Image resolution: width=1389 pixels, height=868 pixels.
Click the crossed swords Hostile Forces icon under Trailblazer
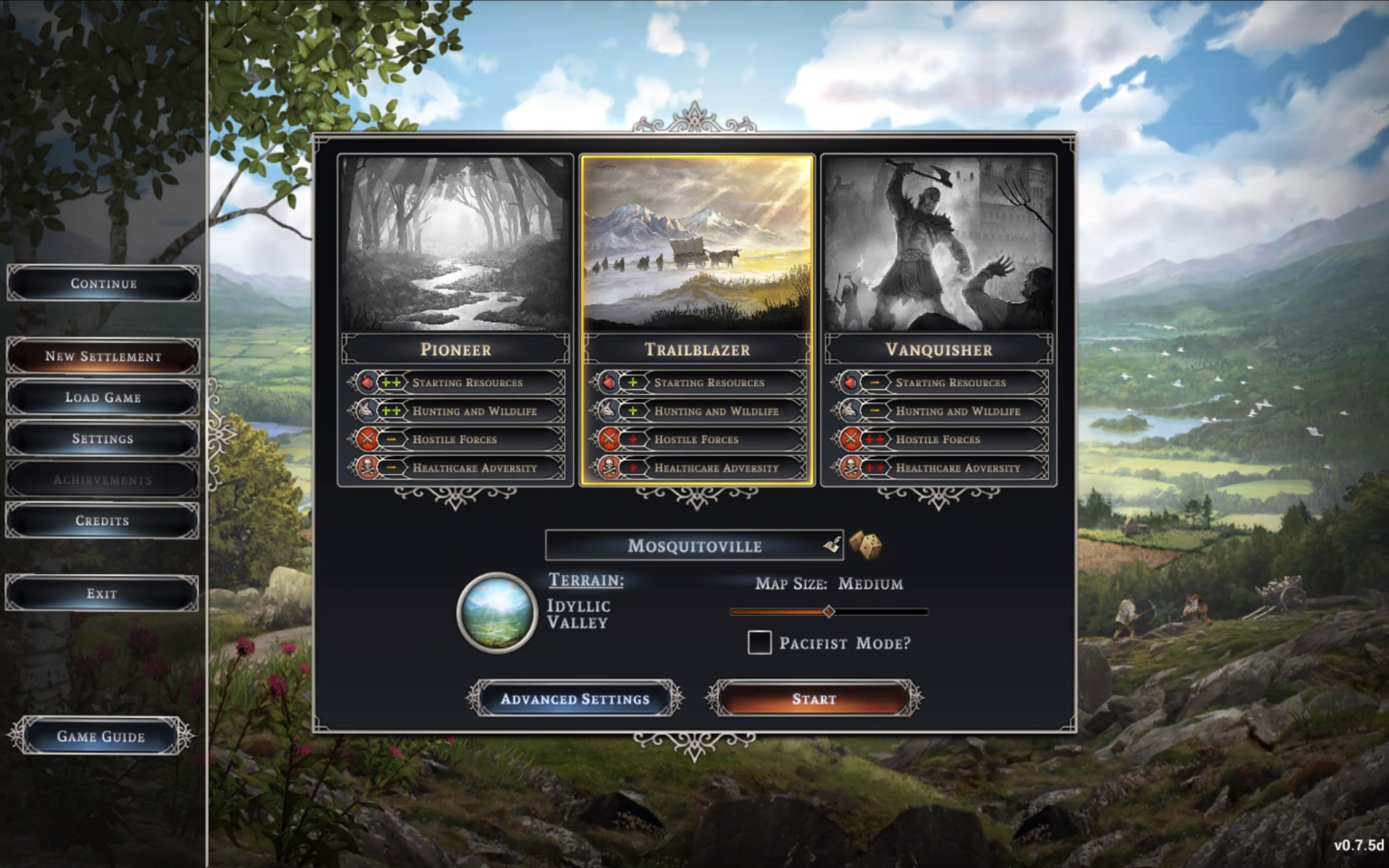tap(609, 439)
